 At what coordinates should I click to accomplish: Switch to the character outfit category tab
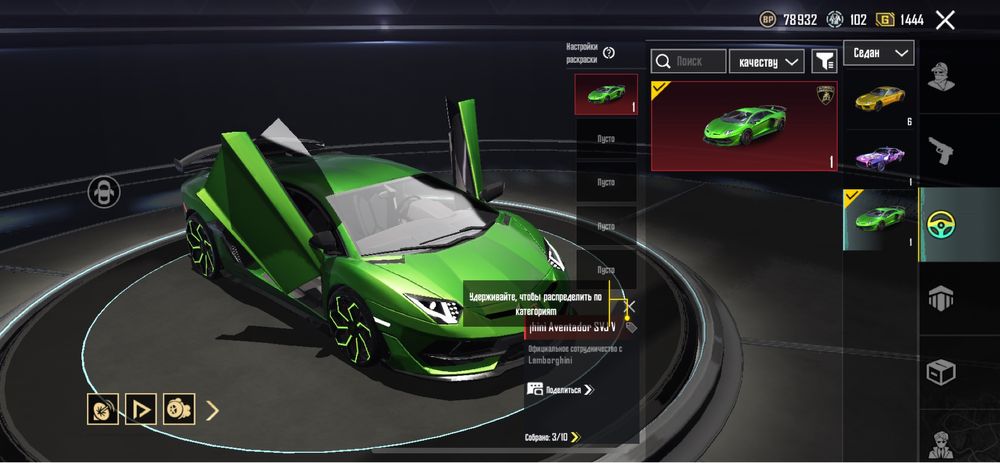pos(941,77)
